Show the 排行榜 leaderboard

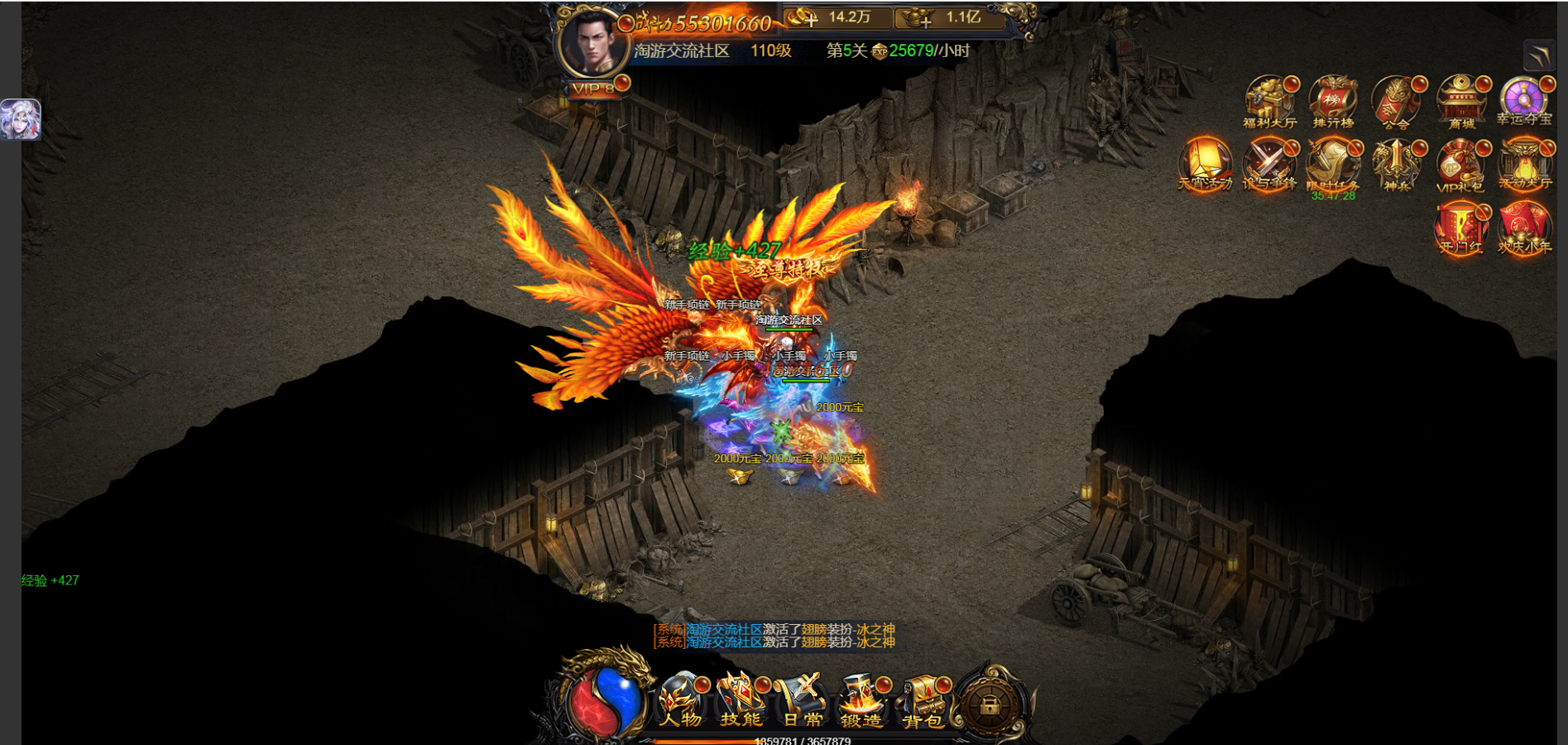[x=1332, y=101]
